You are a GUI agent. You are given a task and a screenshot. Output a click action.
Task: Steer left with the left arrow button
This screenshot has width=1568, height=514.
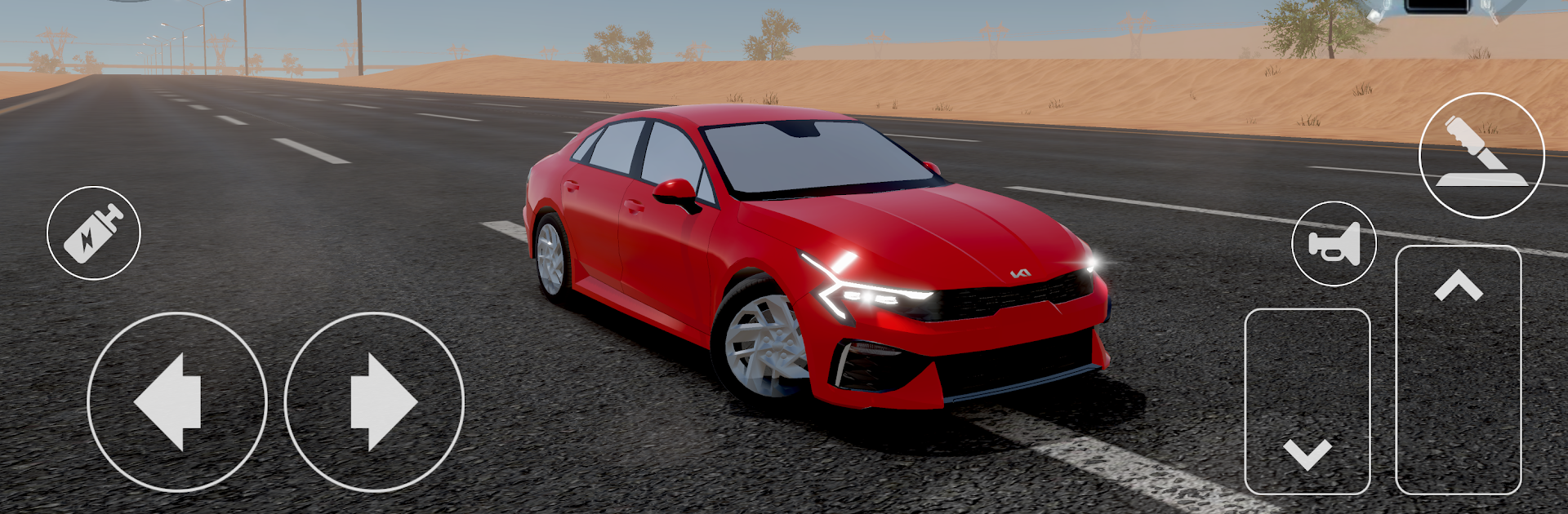pyautogui.click(x=176, y=401)
